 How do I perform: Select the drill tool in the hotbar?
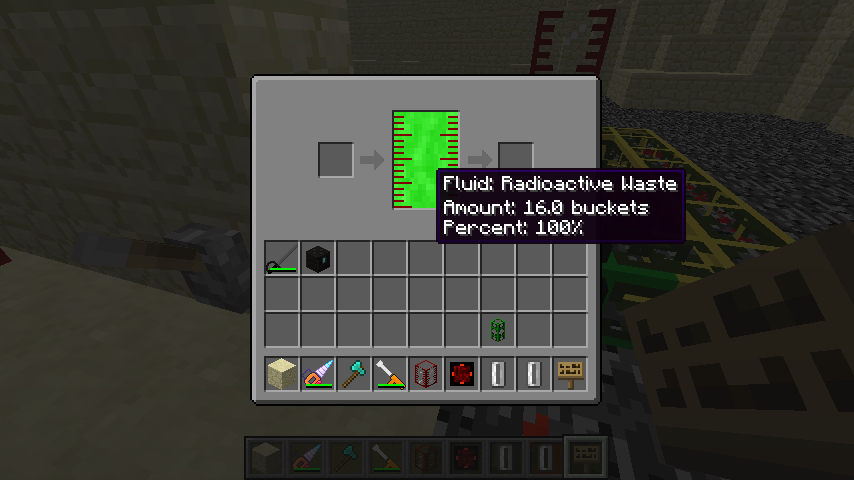(x=318, y=374)
